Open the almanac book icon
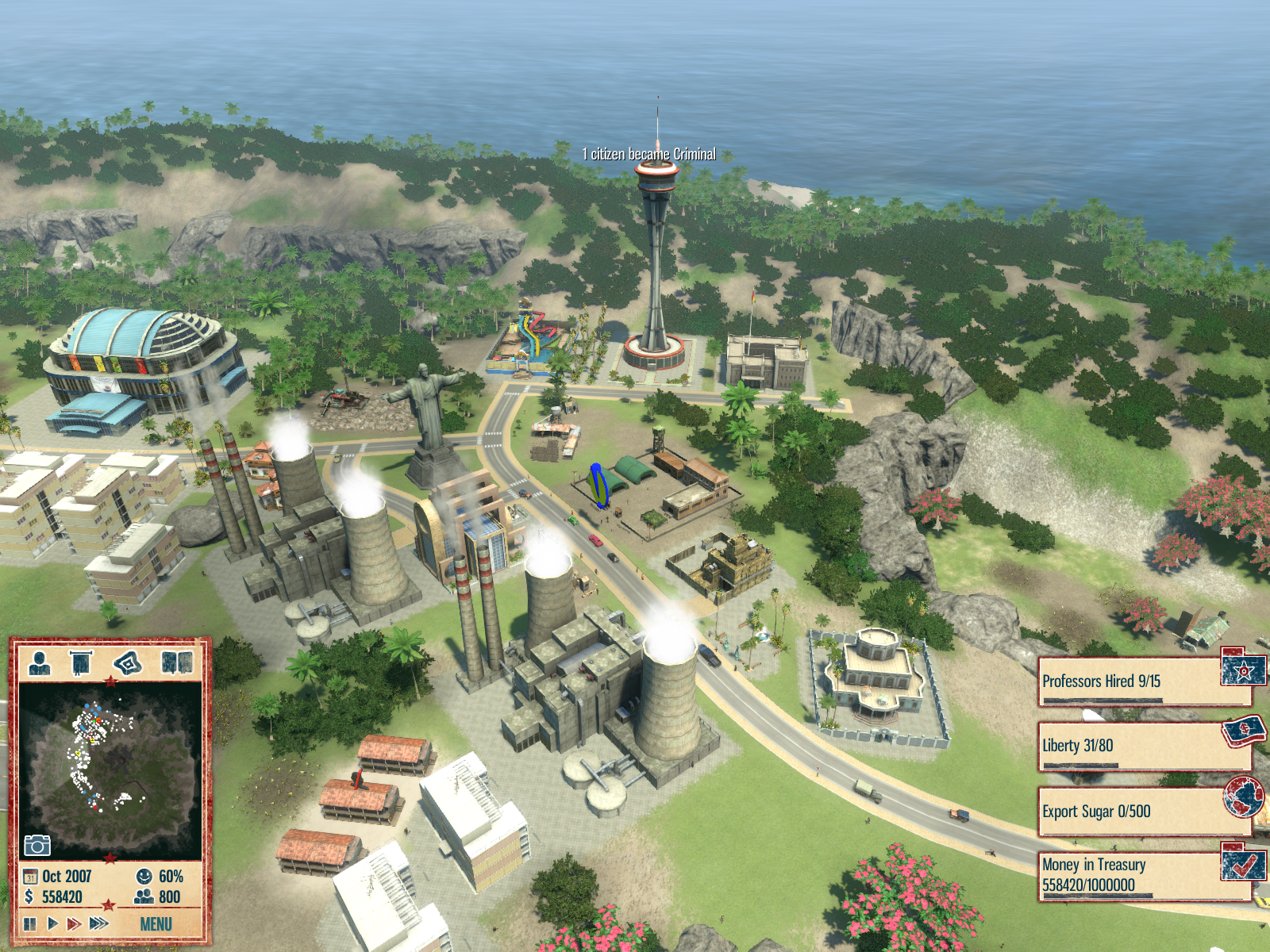 (x=176, y=662)
